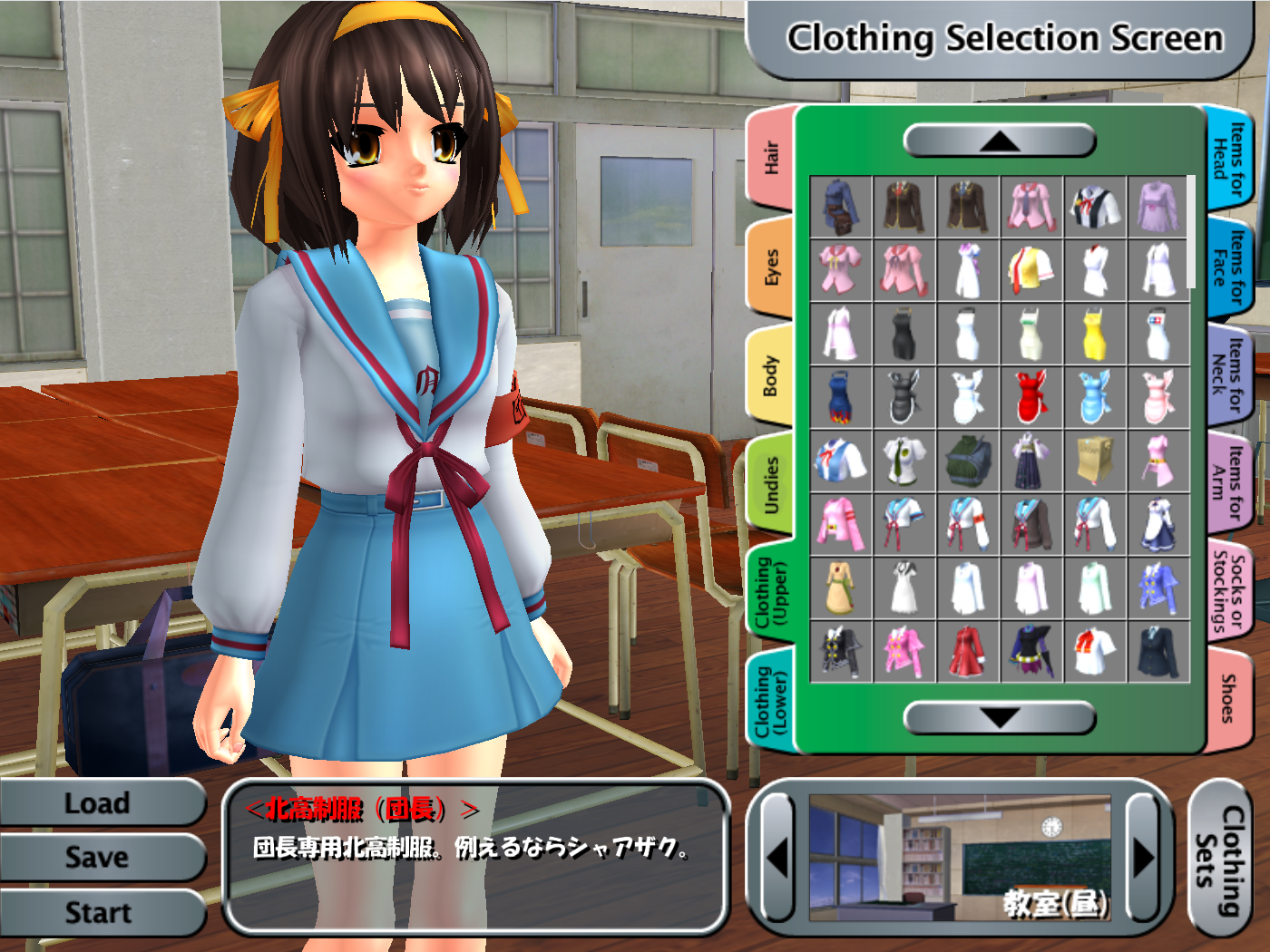Switch to the previous background scene
Screen dimensions: 1270x952
778,857
